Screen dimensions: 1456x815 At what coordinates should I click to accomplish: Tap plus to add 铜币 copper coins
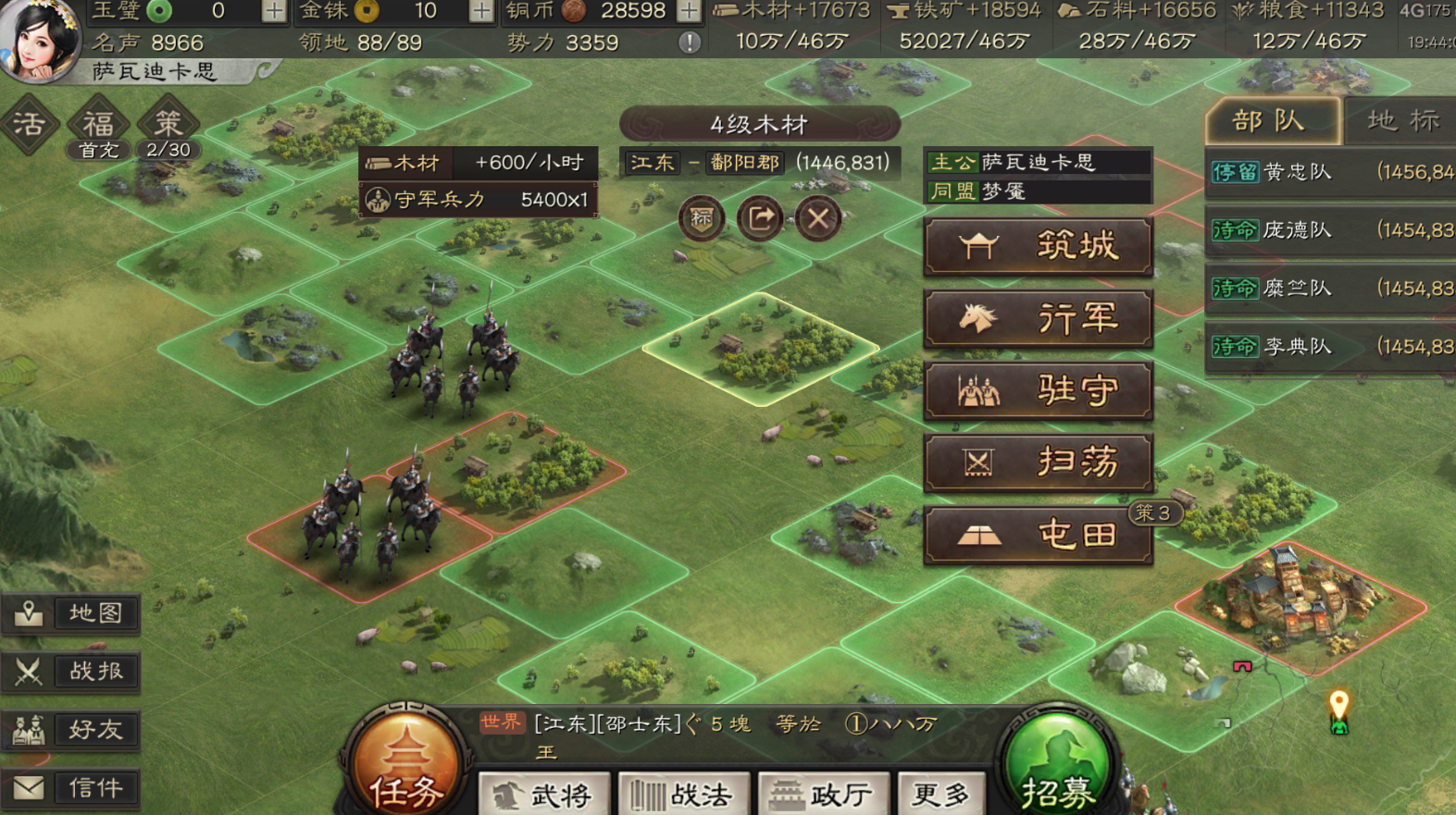689,13
